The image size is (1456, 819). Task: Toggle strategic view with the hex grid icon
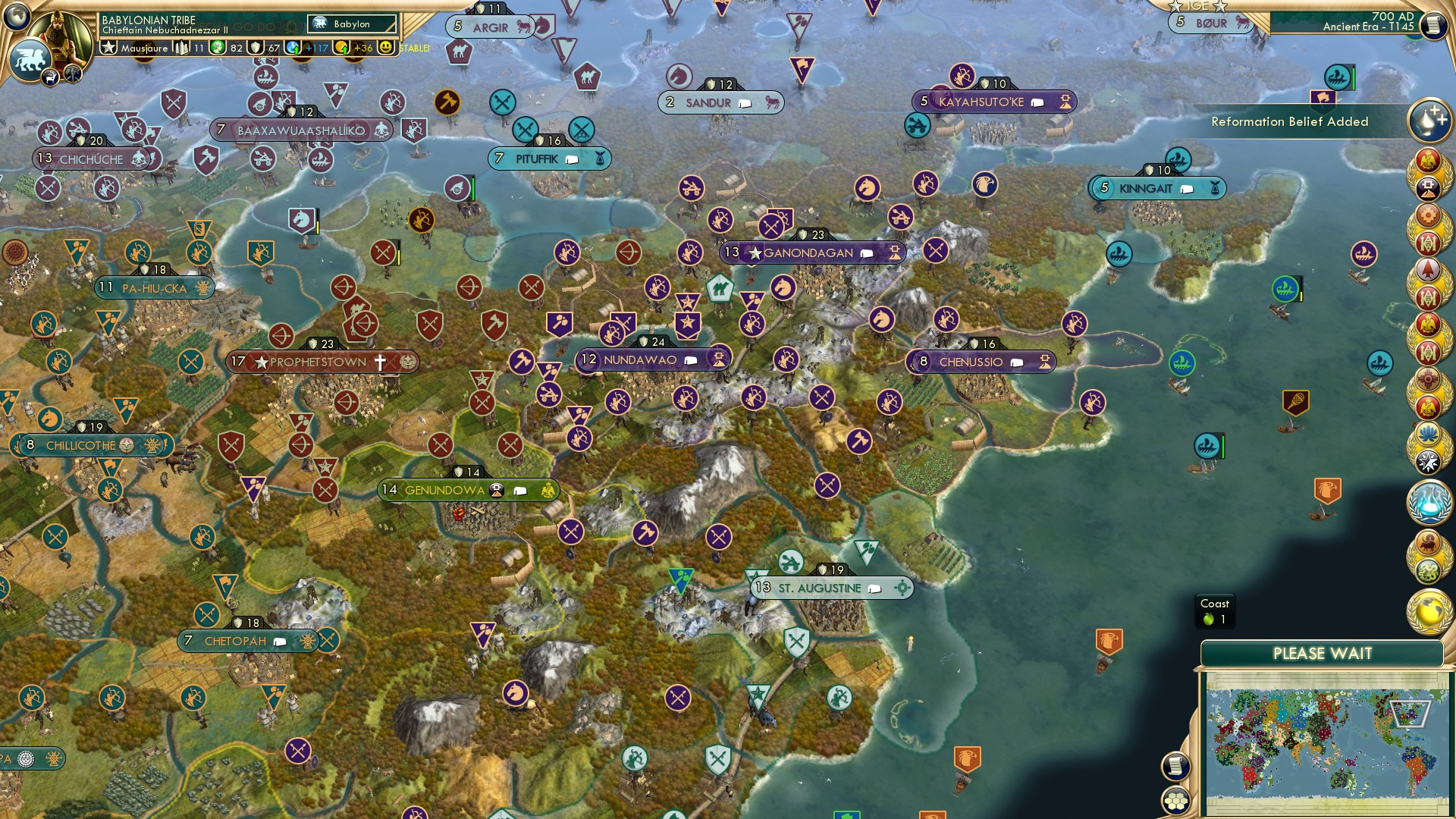(1176, 802)
